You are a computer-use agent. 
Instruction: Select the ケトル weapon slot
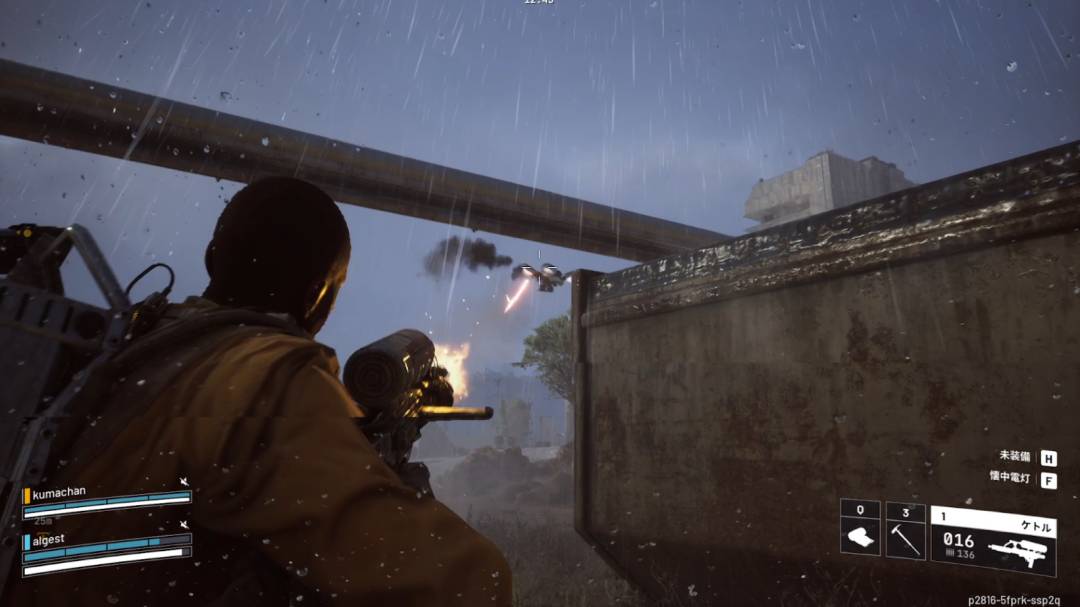tap(993, 539)
